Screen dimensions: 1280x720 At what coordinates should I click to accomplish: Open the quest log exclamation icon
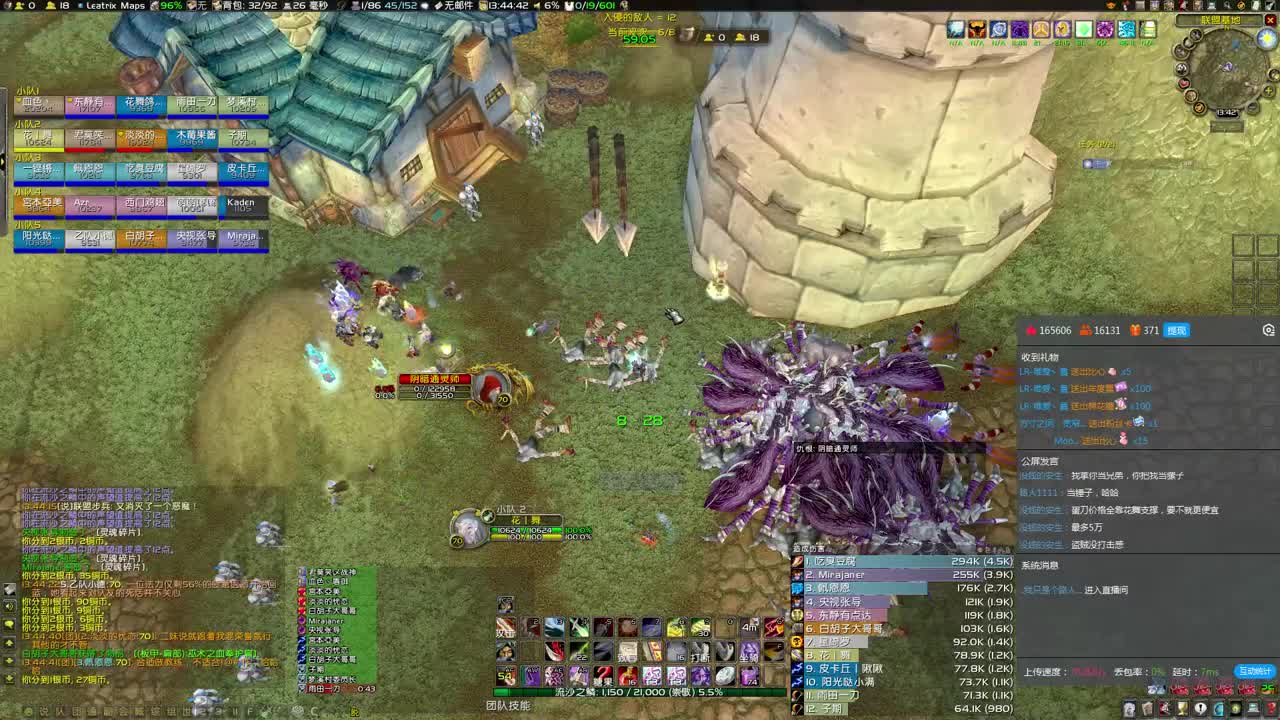coord(1200,708)
